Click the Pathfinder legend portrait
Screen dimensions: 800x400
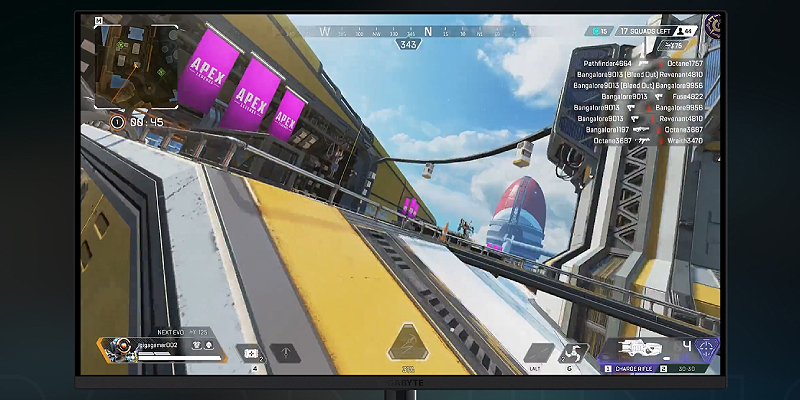click(120, 349)
